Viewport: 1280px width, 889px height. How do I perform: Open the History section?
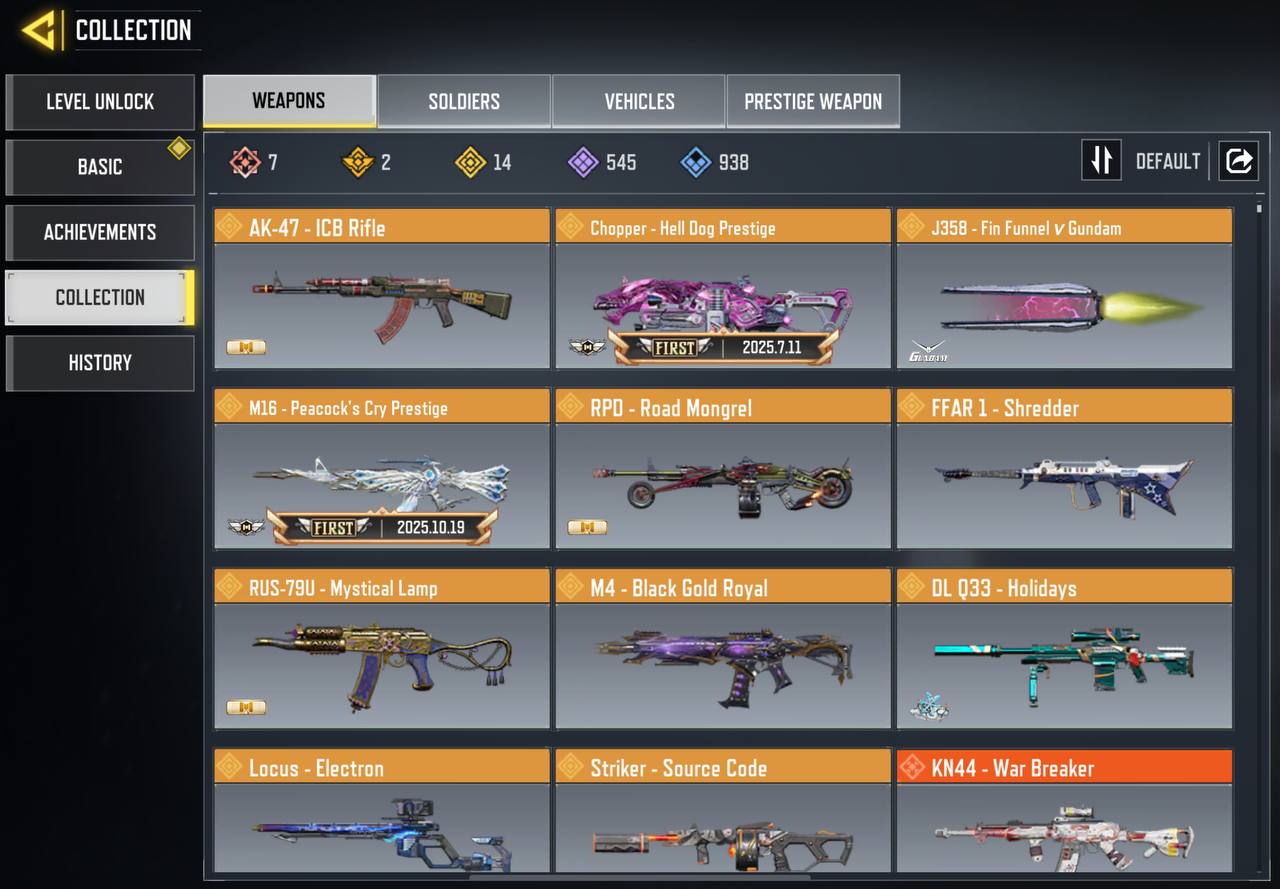(100, 363)
